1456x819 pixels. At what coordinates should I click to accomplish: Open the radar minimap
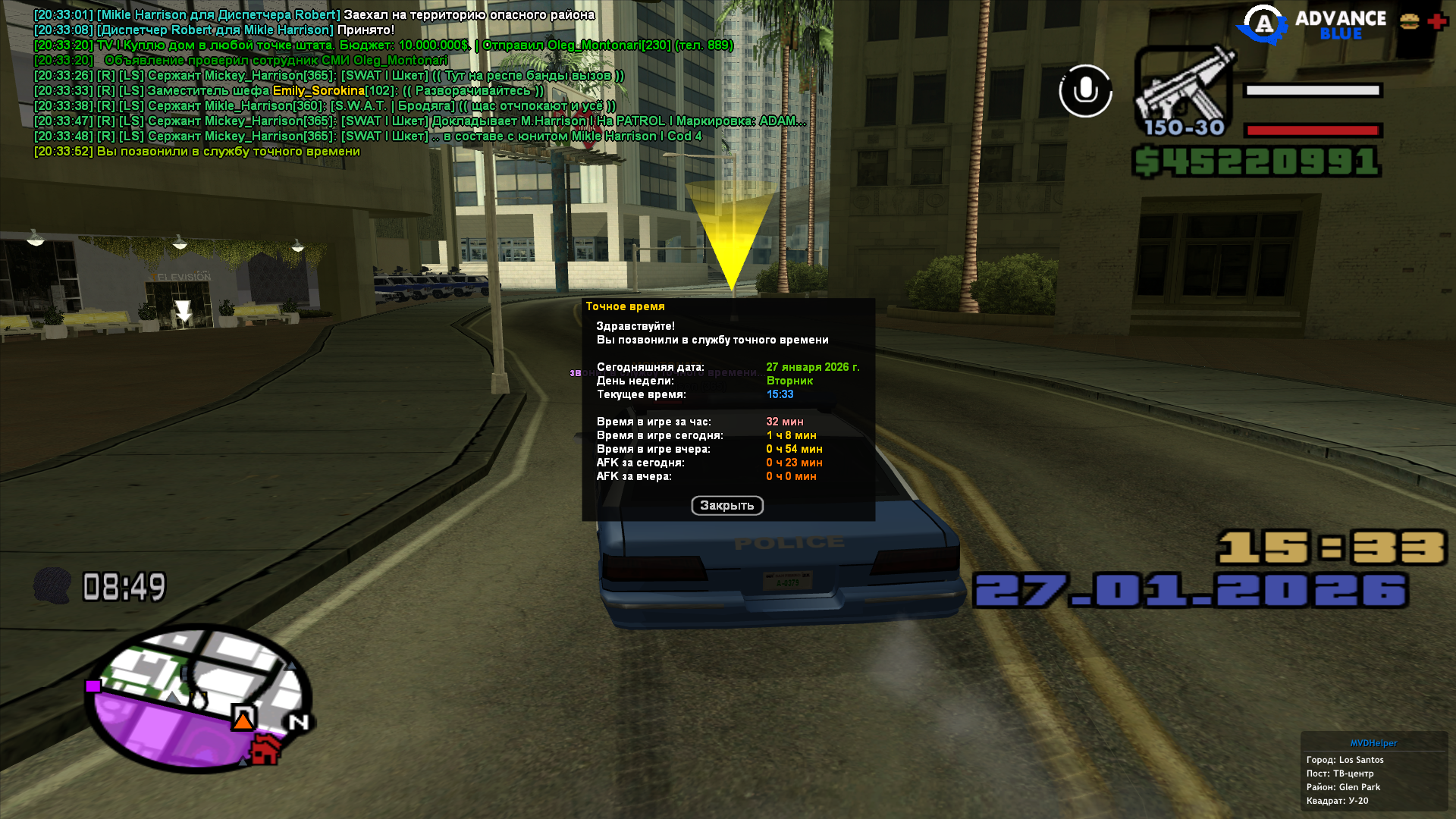[x=197, y=698]
